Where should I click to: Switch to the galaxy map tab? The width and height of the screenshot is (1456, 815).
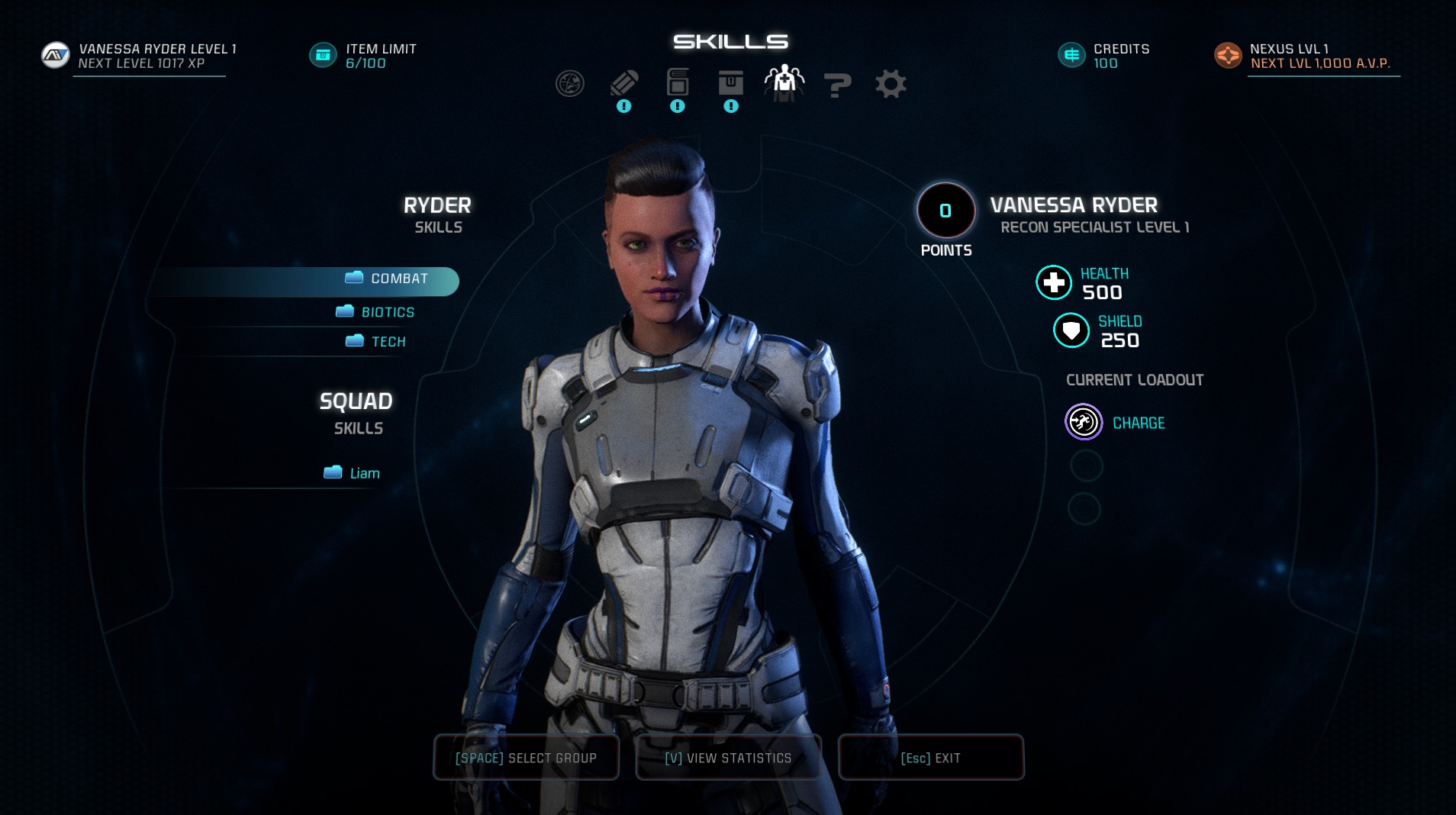tap(570, 83)
